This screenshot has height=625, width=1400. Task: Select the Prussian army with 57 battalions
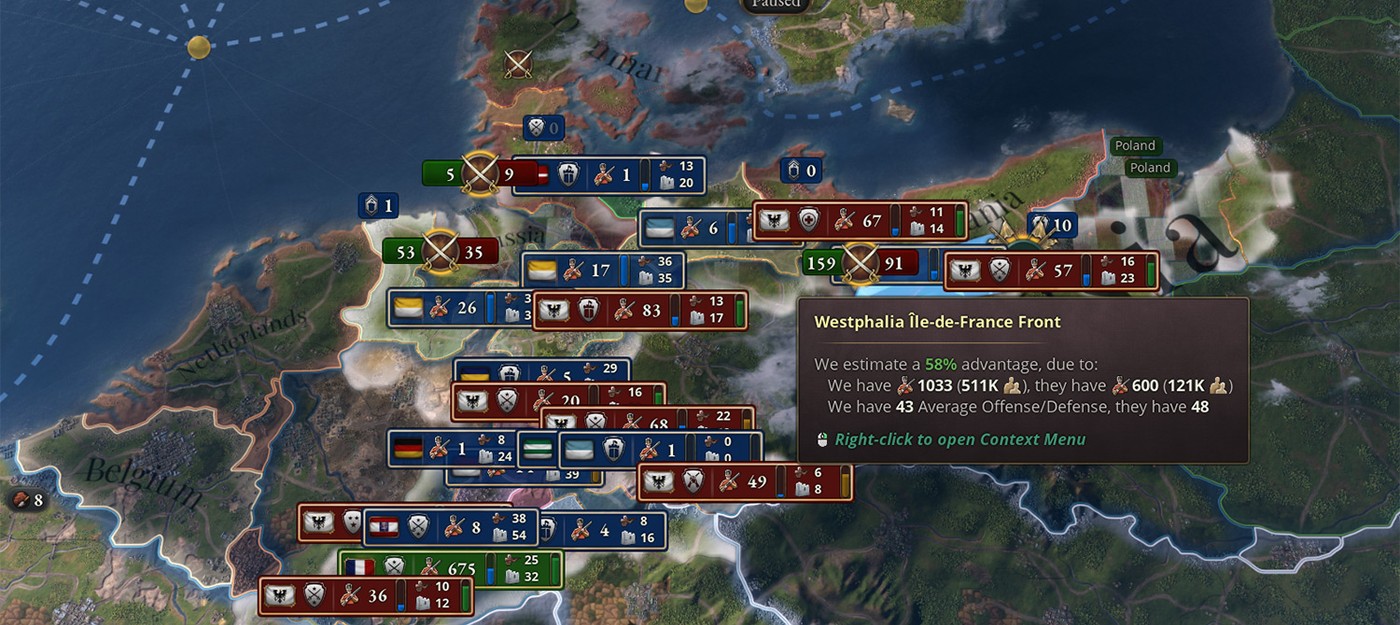[x=1050, y=270]
